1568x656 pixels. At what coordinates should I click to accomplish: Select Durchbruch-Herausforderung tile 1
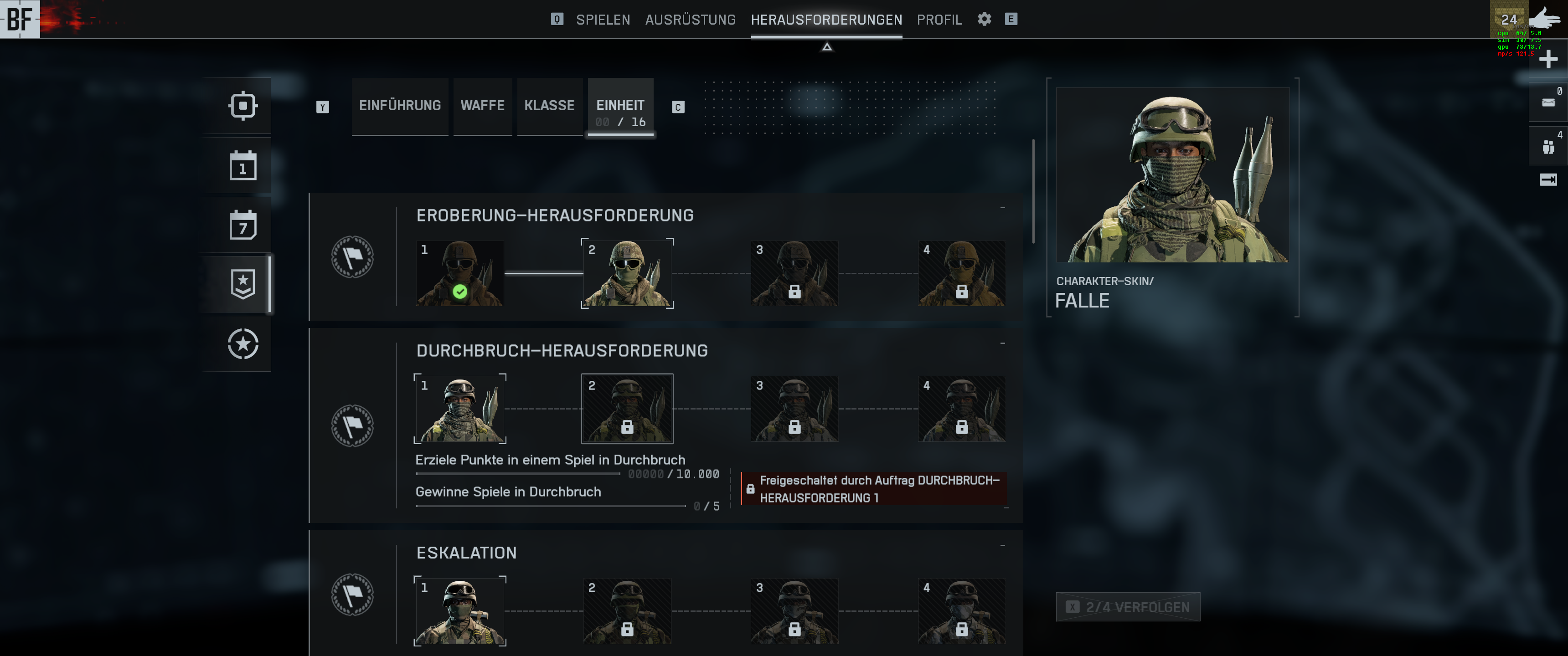(x=459, y=409)
